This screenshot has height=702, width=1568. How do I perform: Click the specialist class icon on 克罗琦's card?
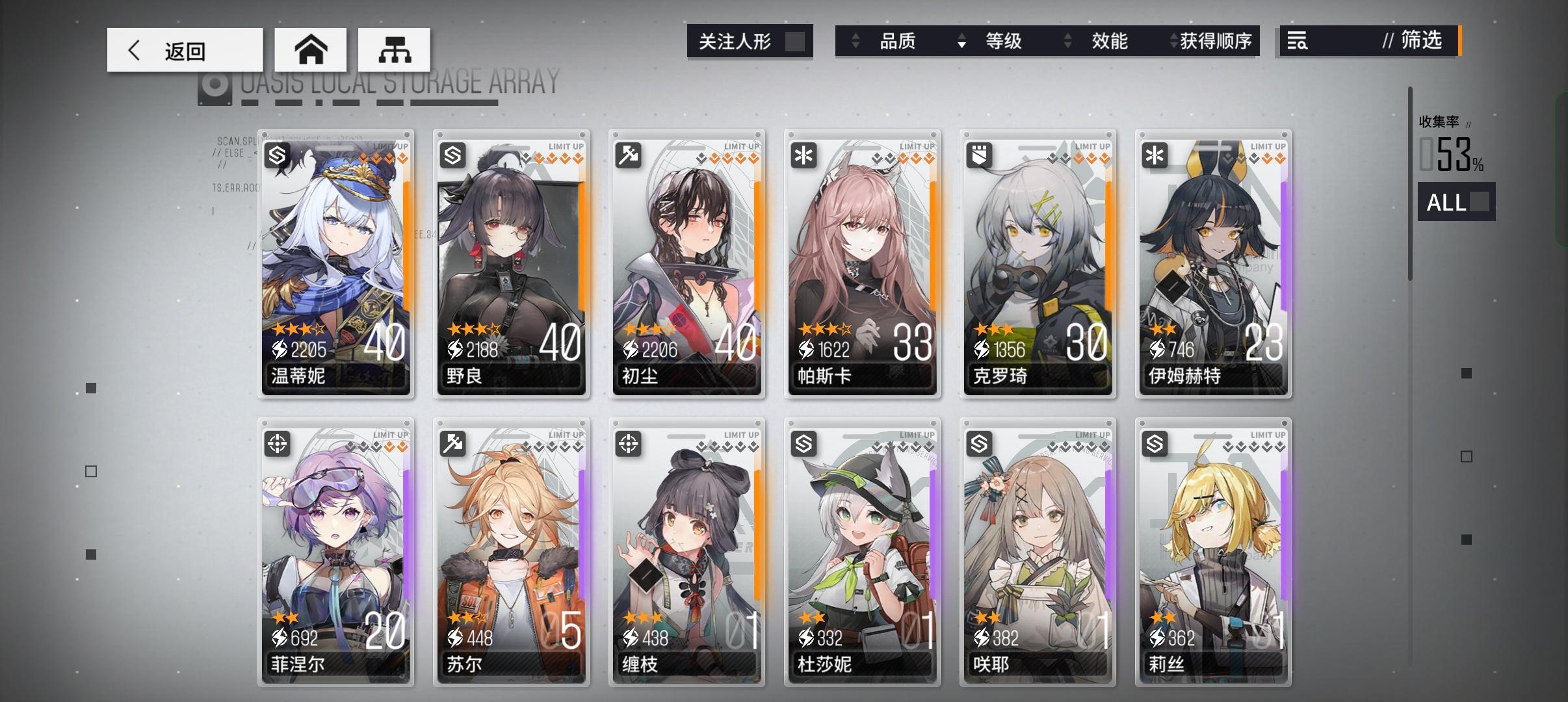981,155
